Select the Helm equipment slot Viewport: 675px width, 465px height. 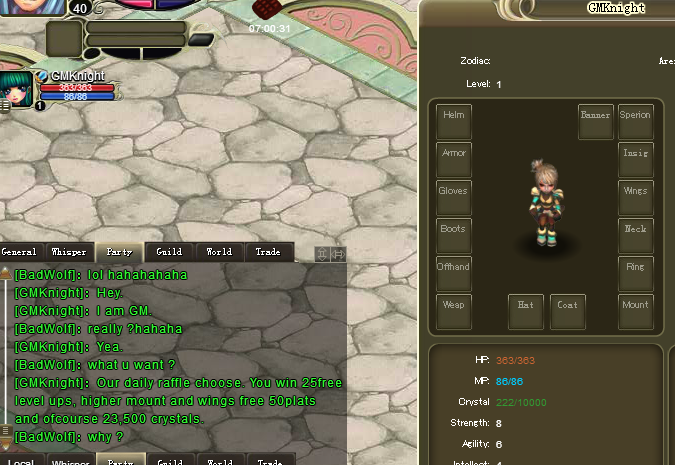(454, 122)
